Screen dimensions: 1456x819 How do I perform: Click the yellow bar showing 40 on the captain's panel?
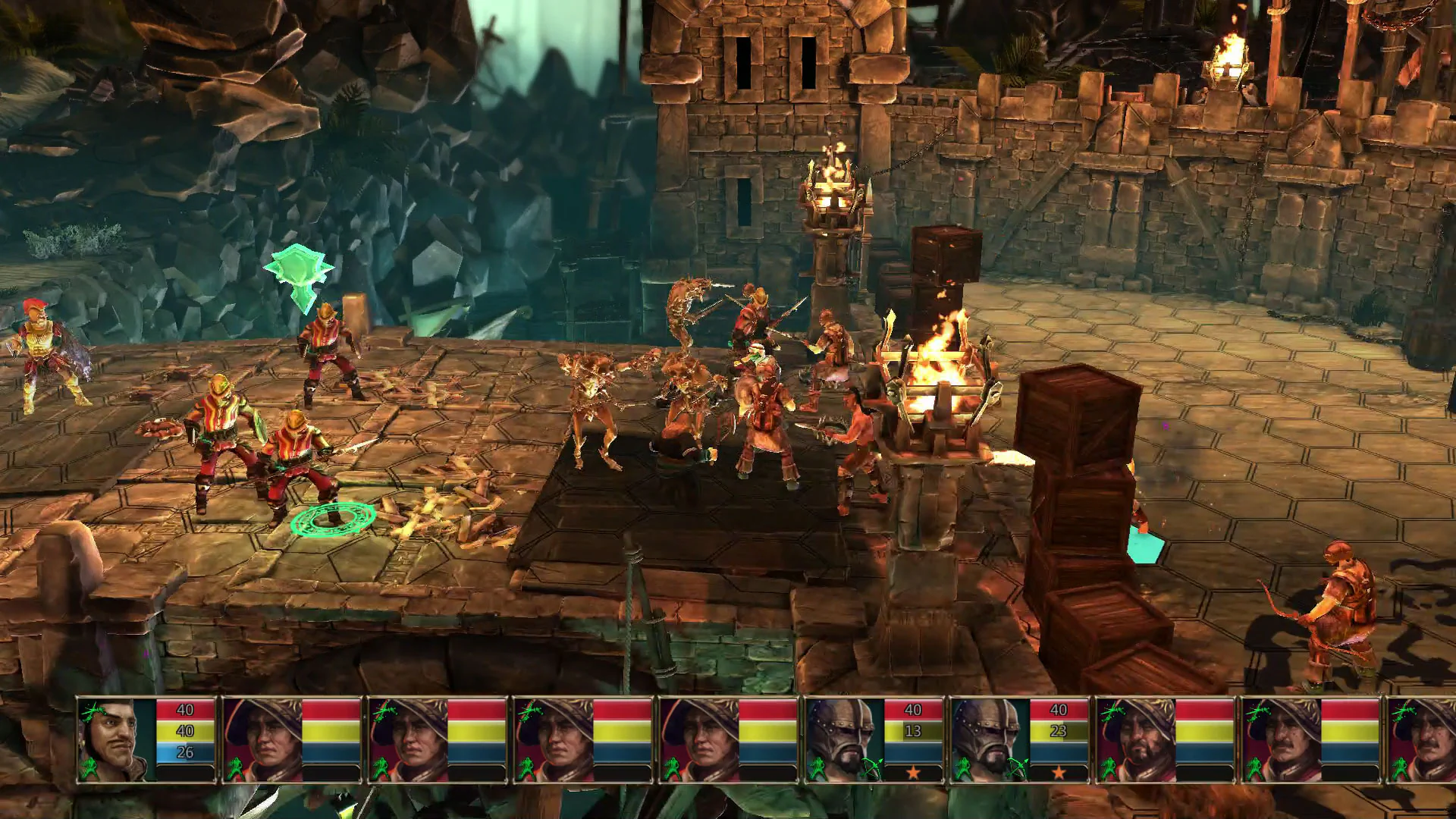coord(184,730)
